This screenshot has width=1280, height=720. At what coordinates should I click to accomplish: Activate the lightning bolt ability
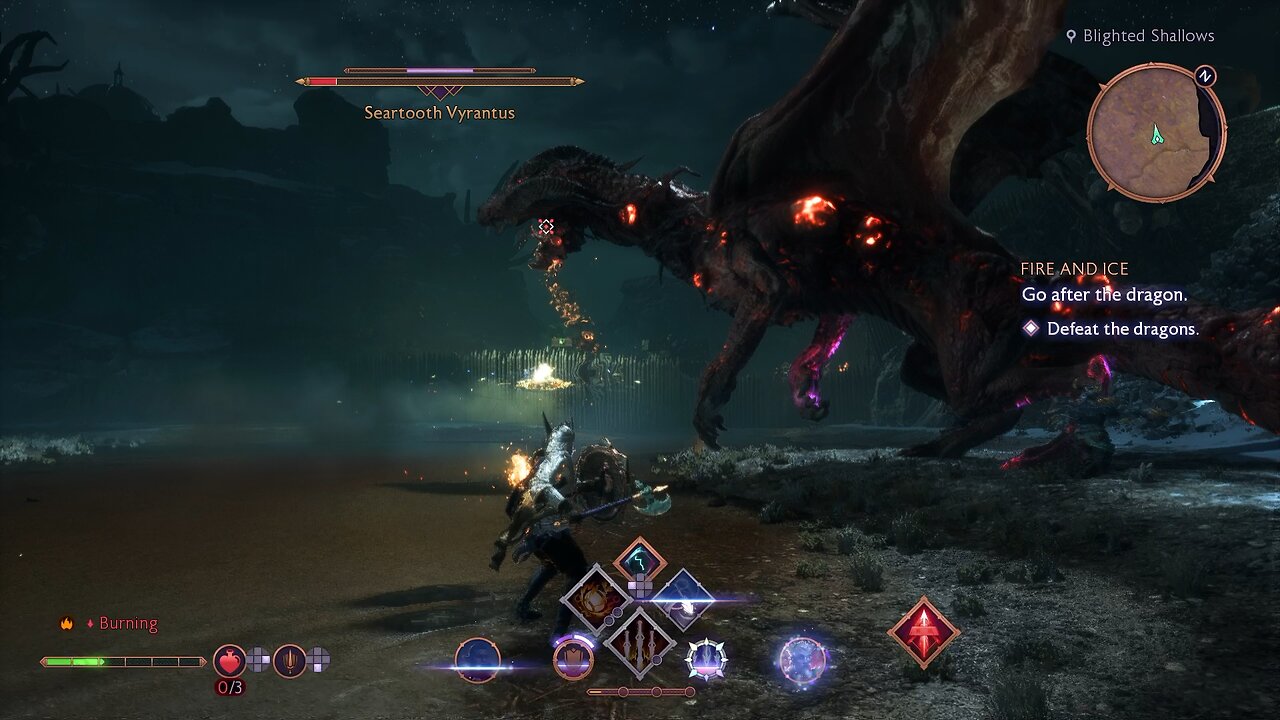tap(639, 562)
